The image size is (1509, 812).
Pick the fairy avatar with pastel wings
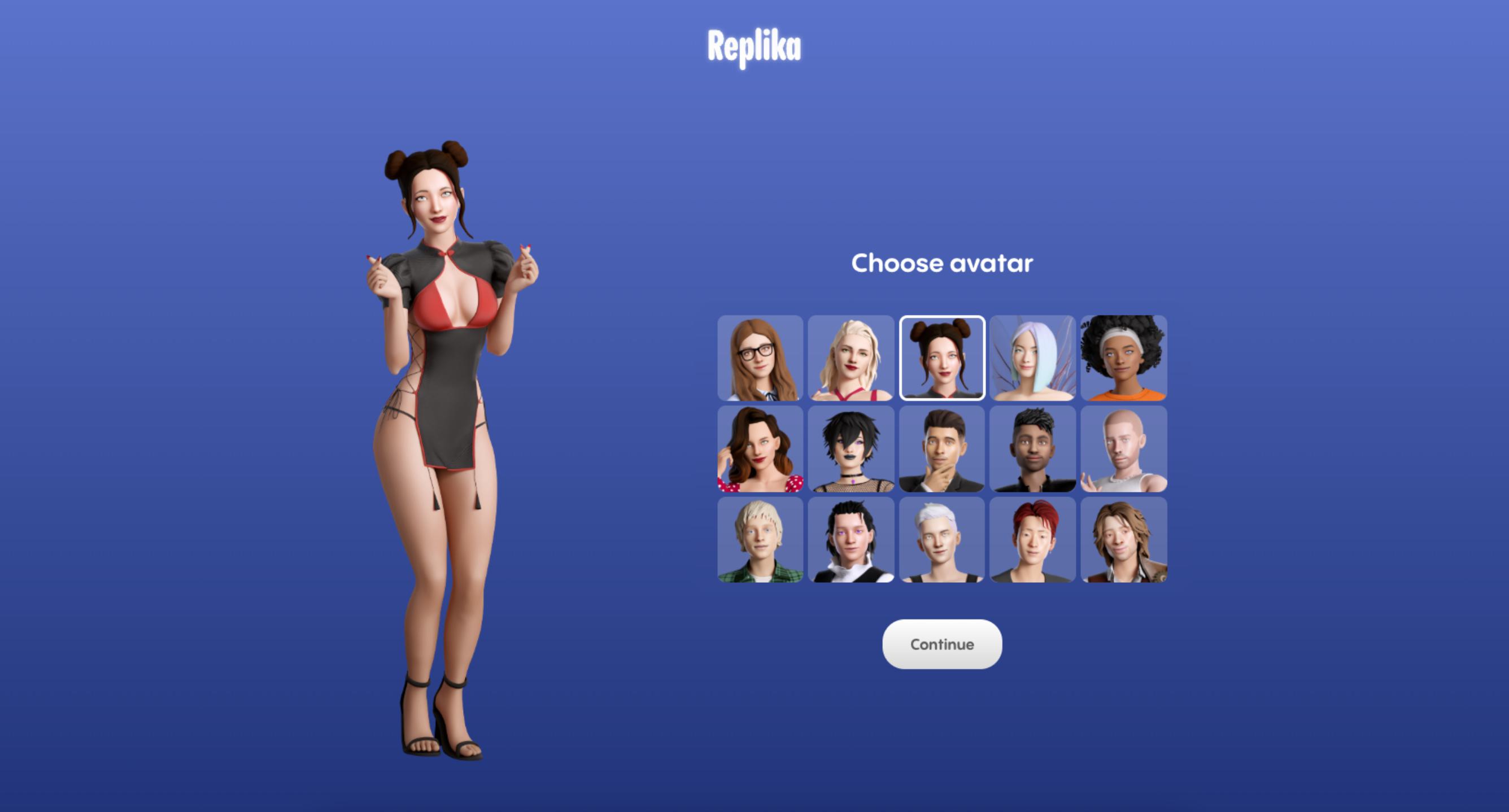point(1032,359)
